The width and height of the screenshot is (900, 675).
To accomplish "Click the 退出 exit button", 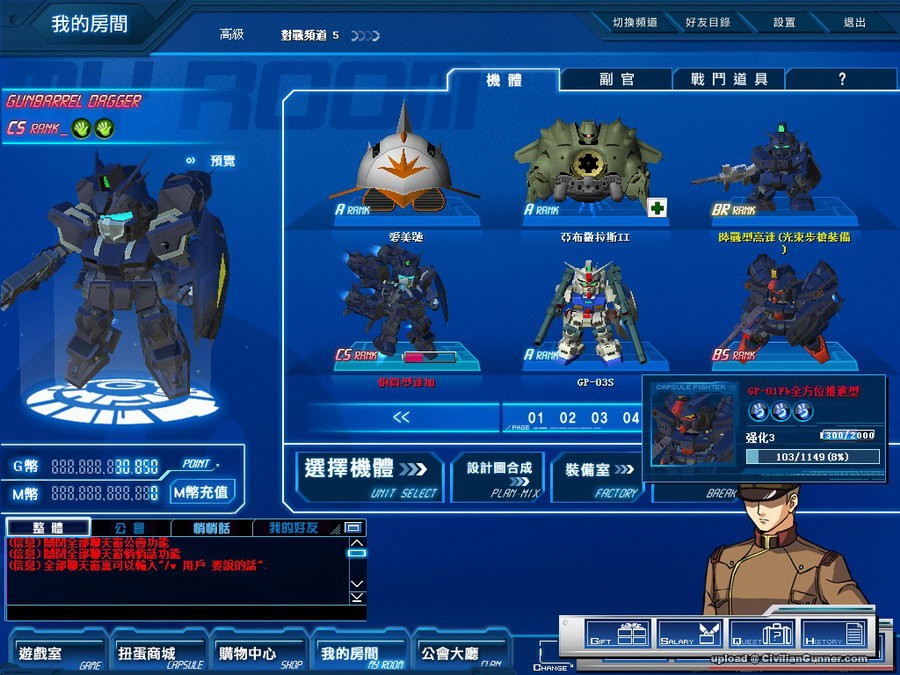I will [854, 22].
